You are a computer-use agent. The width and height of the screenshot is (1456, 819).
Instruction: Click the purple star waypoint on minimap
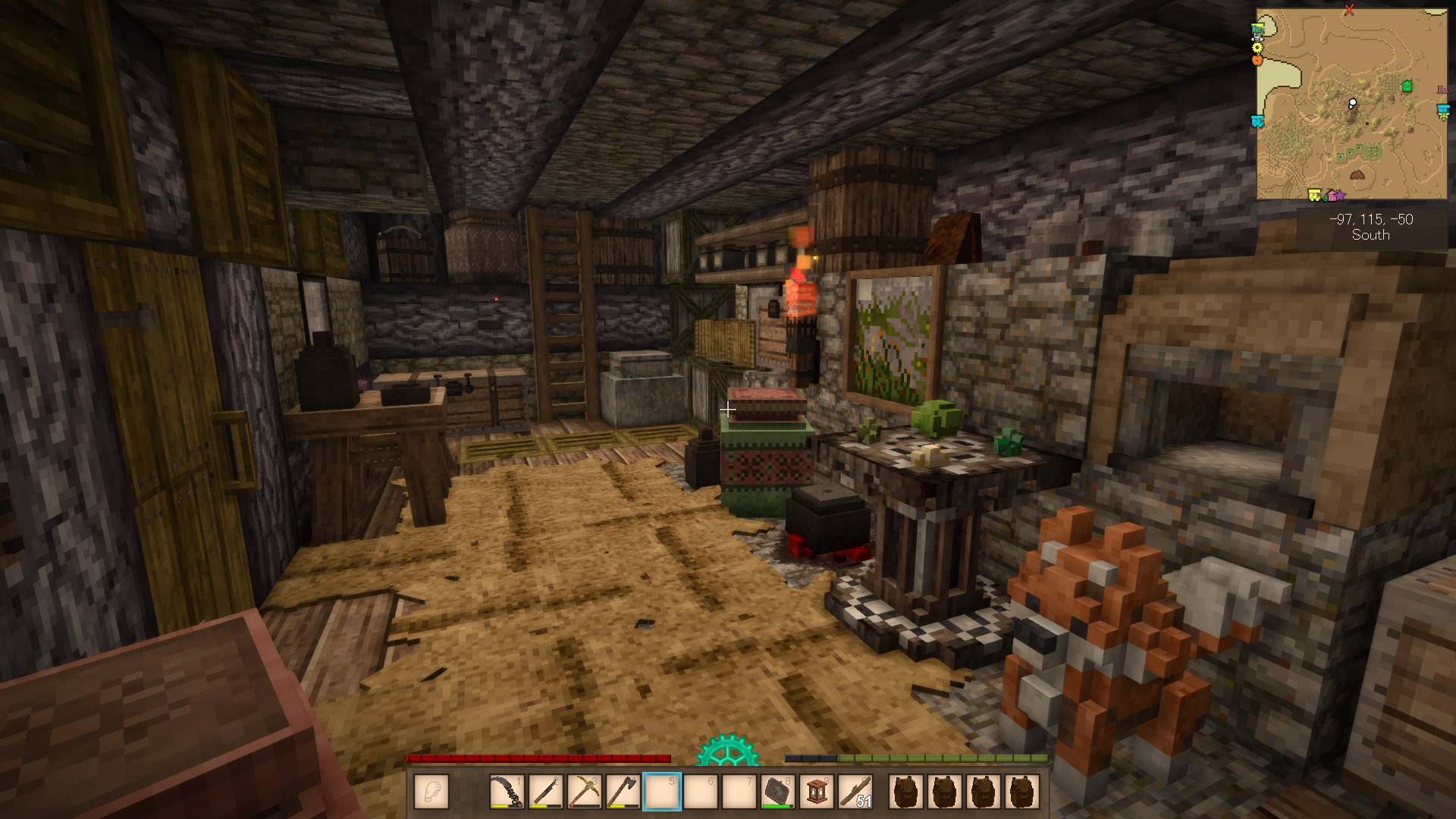click(1340, 196)
